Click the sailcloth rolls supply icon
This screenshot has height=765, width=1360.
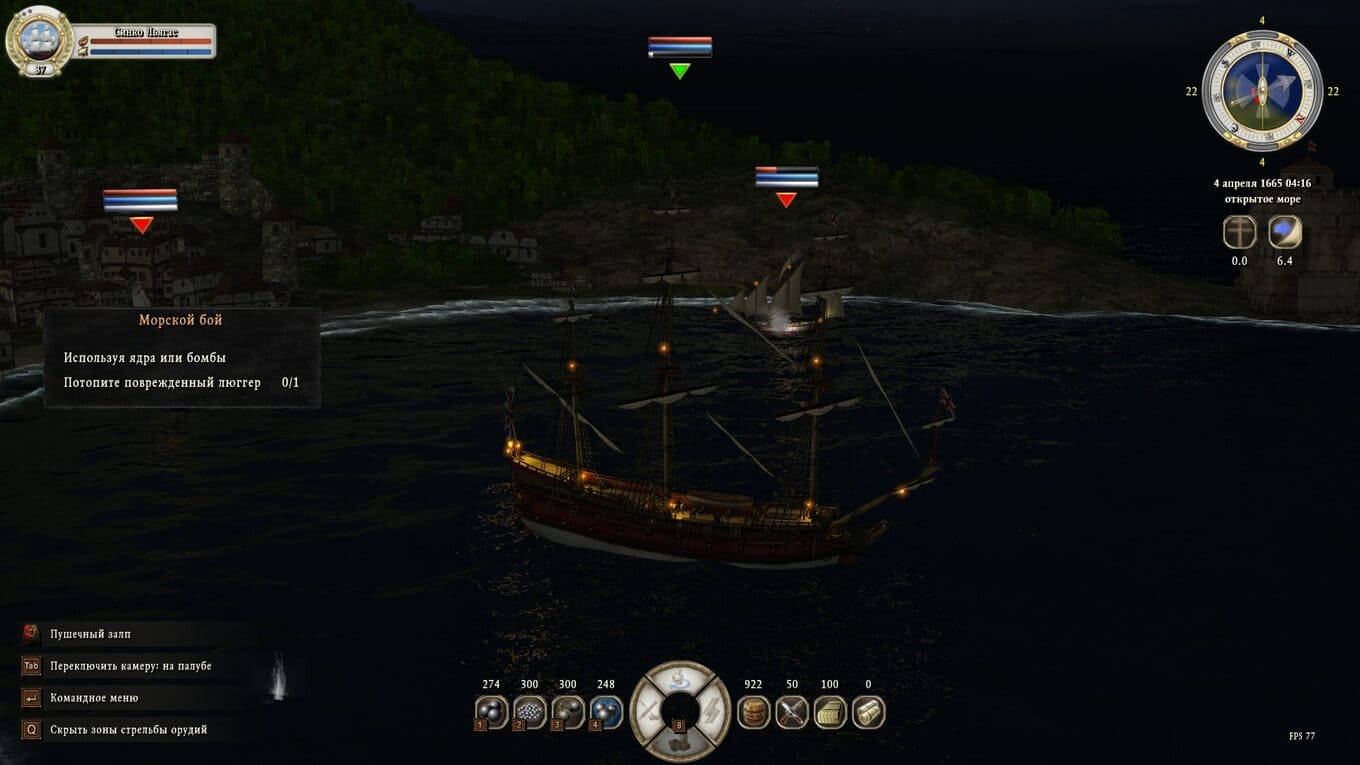pos(868,712)
